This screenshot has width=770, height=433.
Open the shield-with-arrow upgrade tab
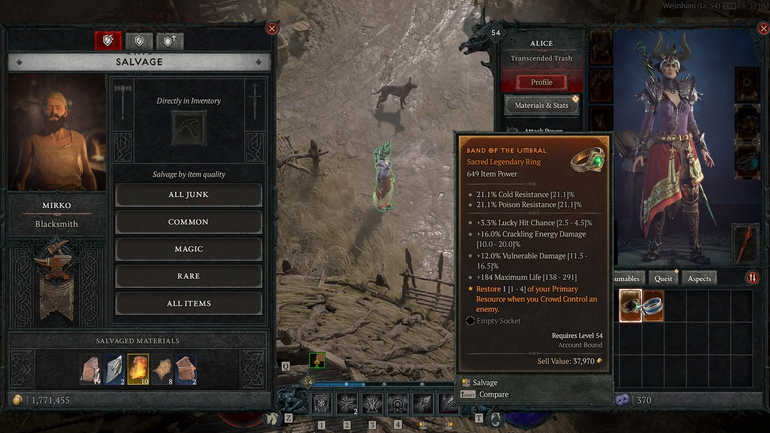[169, 41]
